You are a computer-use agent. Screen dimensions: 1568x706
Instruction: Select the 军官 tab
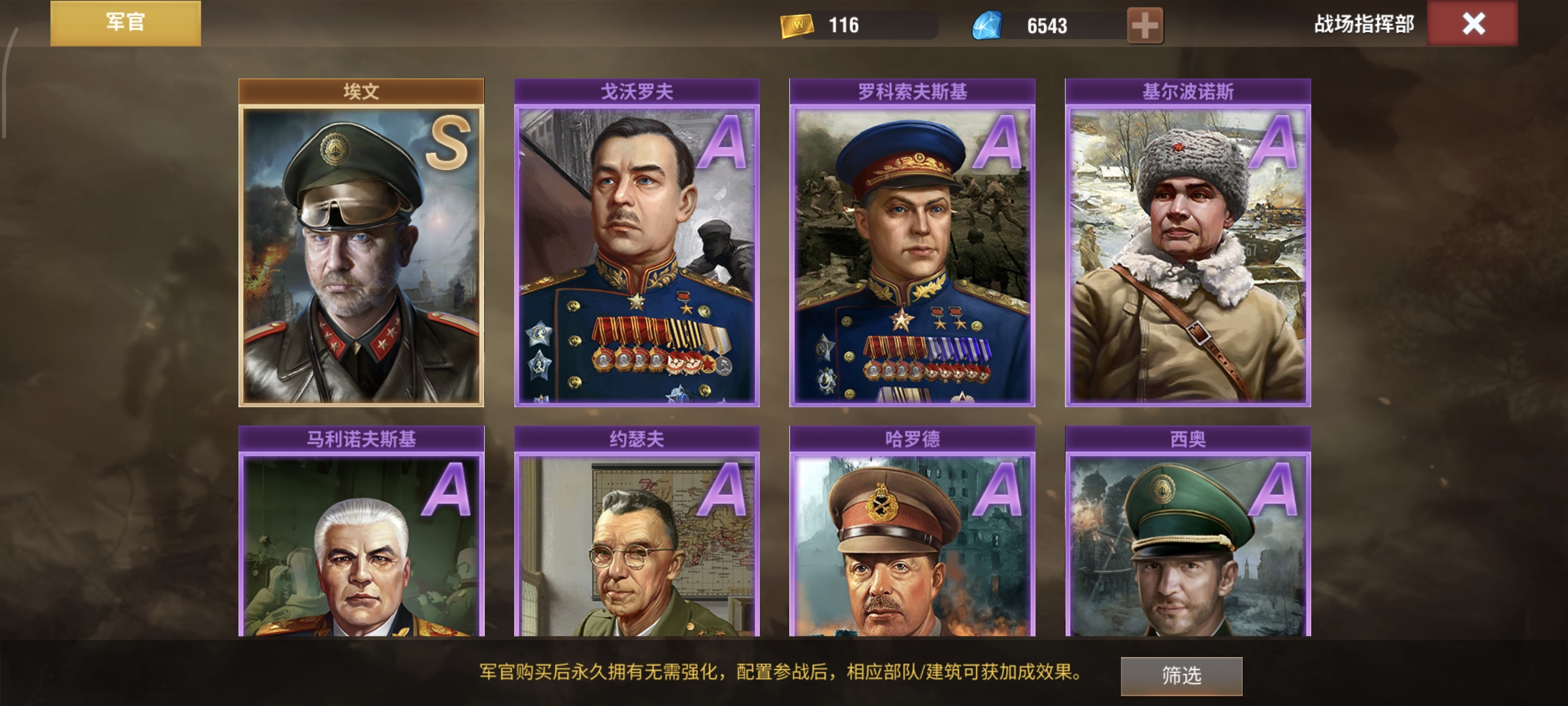click(x=125, y=23)
